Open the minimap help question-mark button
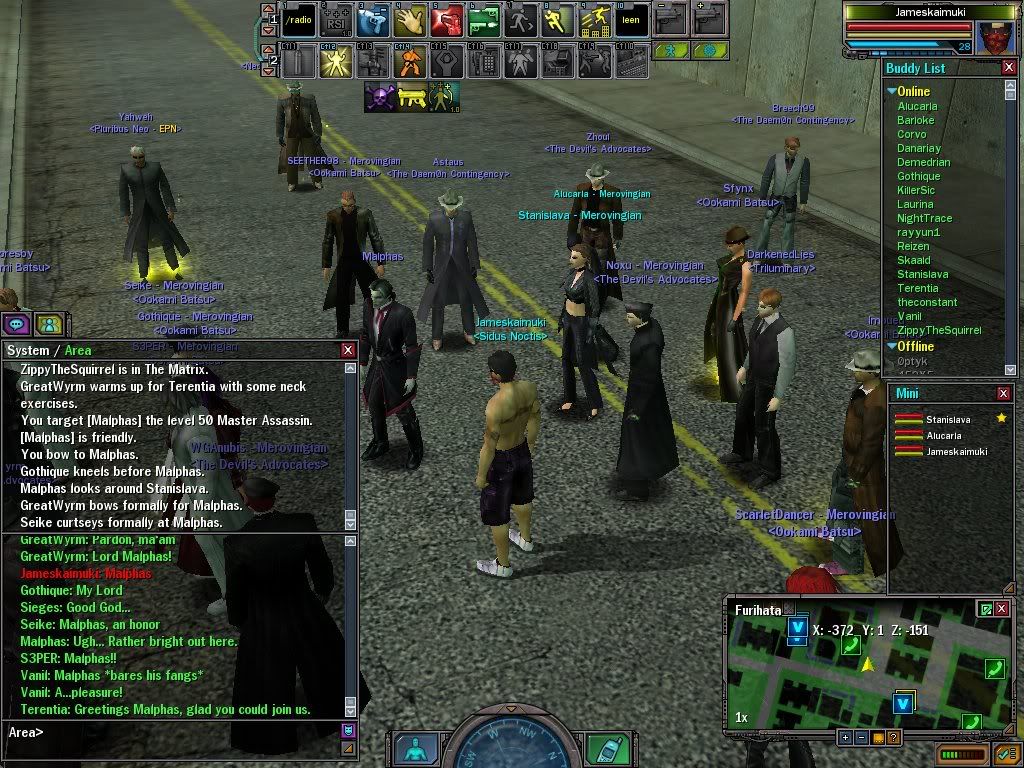 pyautogui.click(x=894, y=738)
